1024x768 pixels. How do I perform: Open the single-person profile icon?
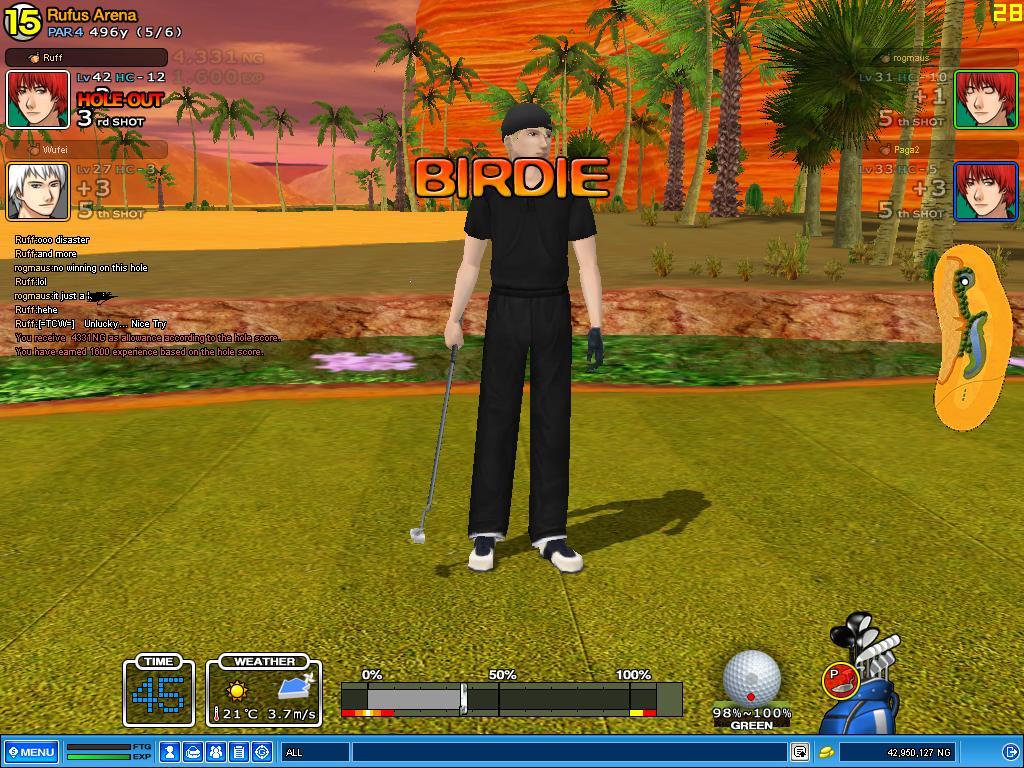tap(171, 752)
